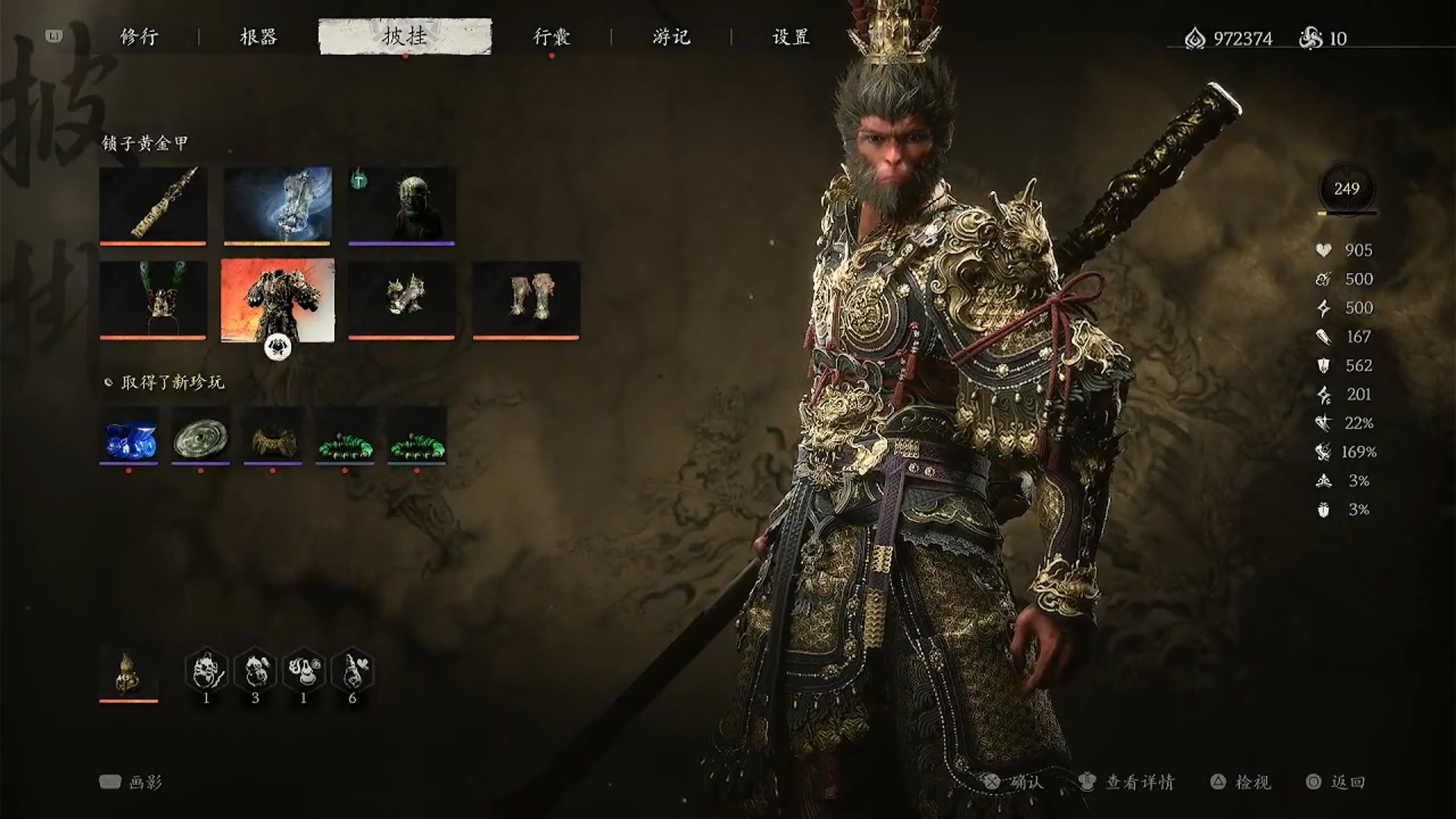Select the golden chest armor slot
This screenshot has width=1456, height=819.
[278, 300]
